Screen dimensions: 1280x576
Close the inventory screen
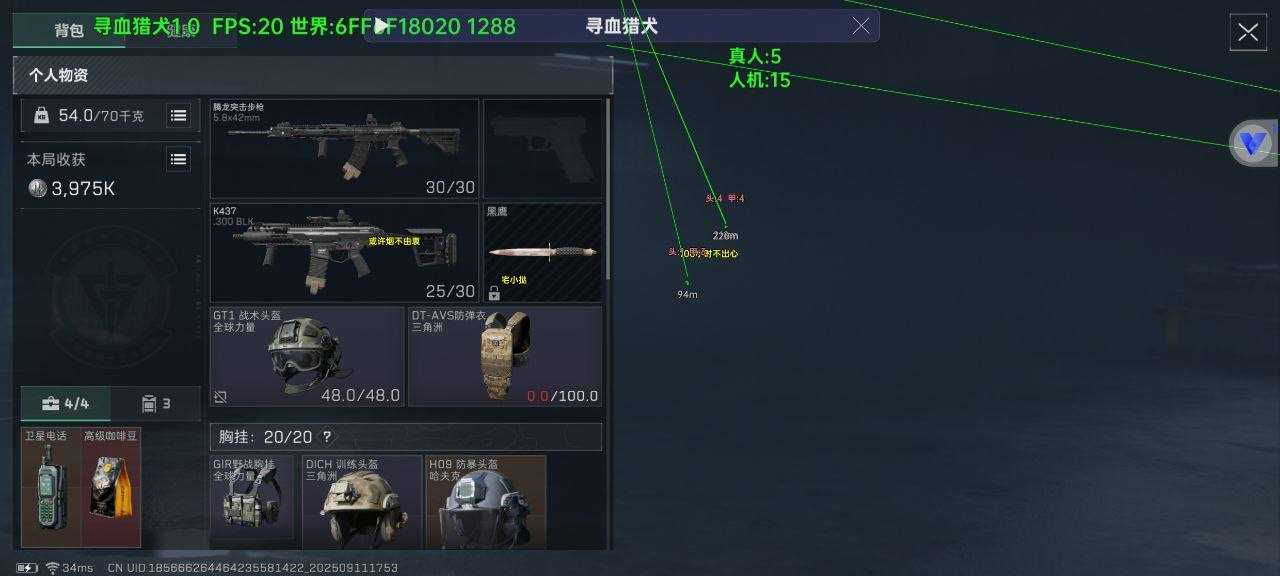click(1248, 32)
